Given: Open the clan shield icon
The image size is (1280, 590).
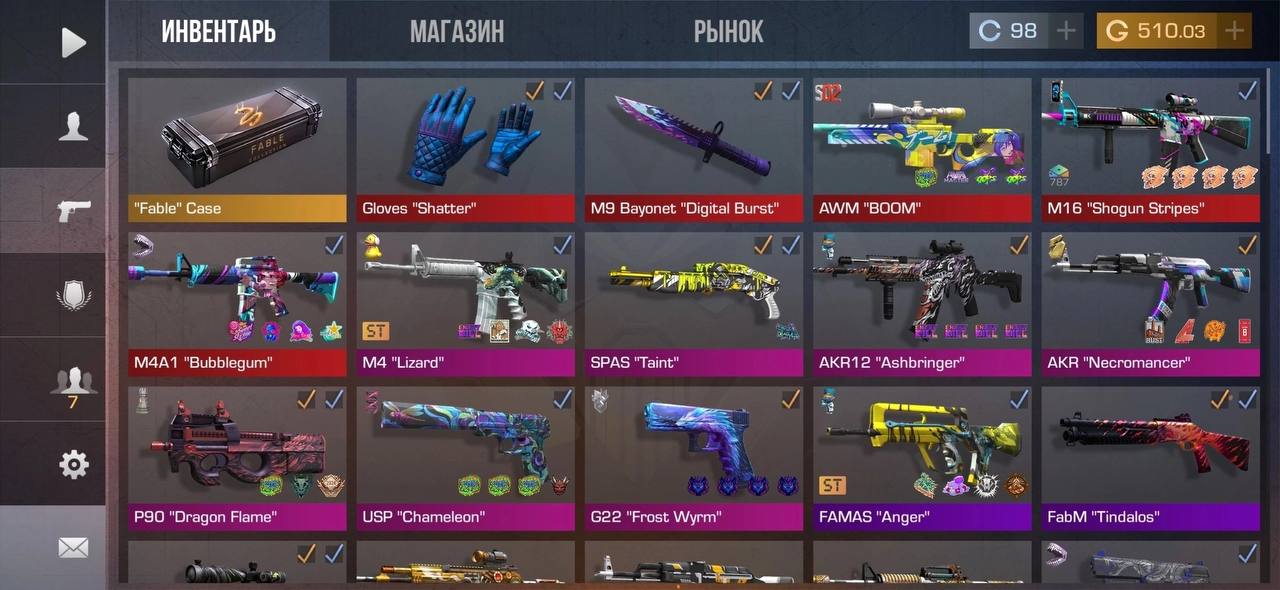Looking at the screenshot, I should 73,296.
